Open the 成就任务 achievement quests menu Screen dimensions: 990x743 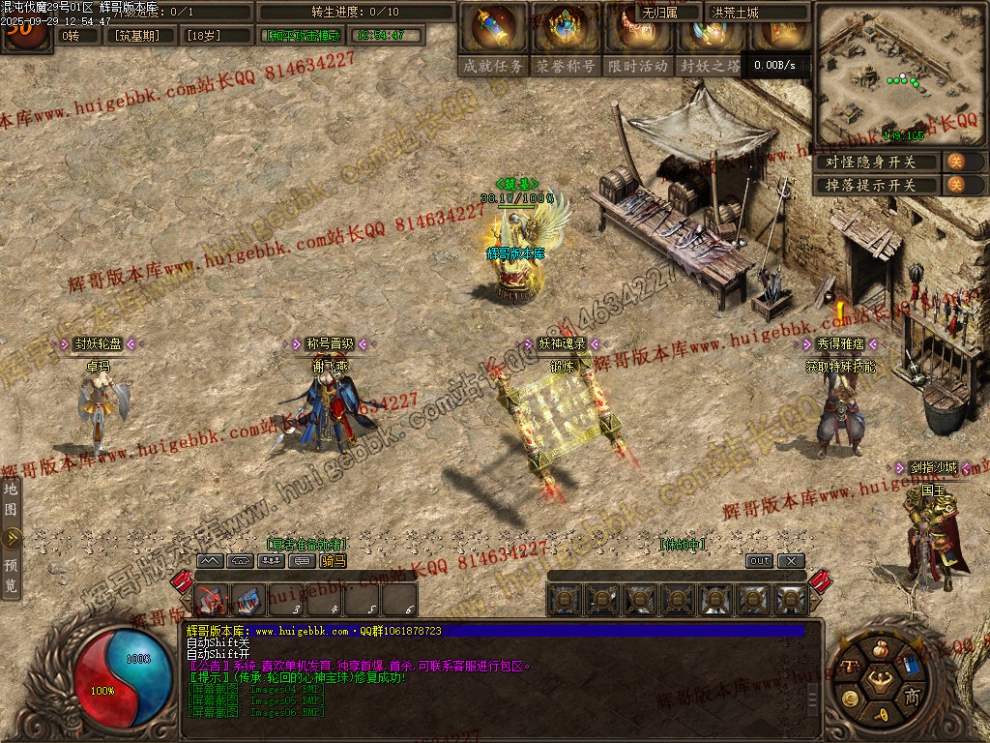pyautogui.click(x=493, y=65)
